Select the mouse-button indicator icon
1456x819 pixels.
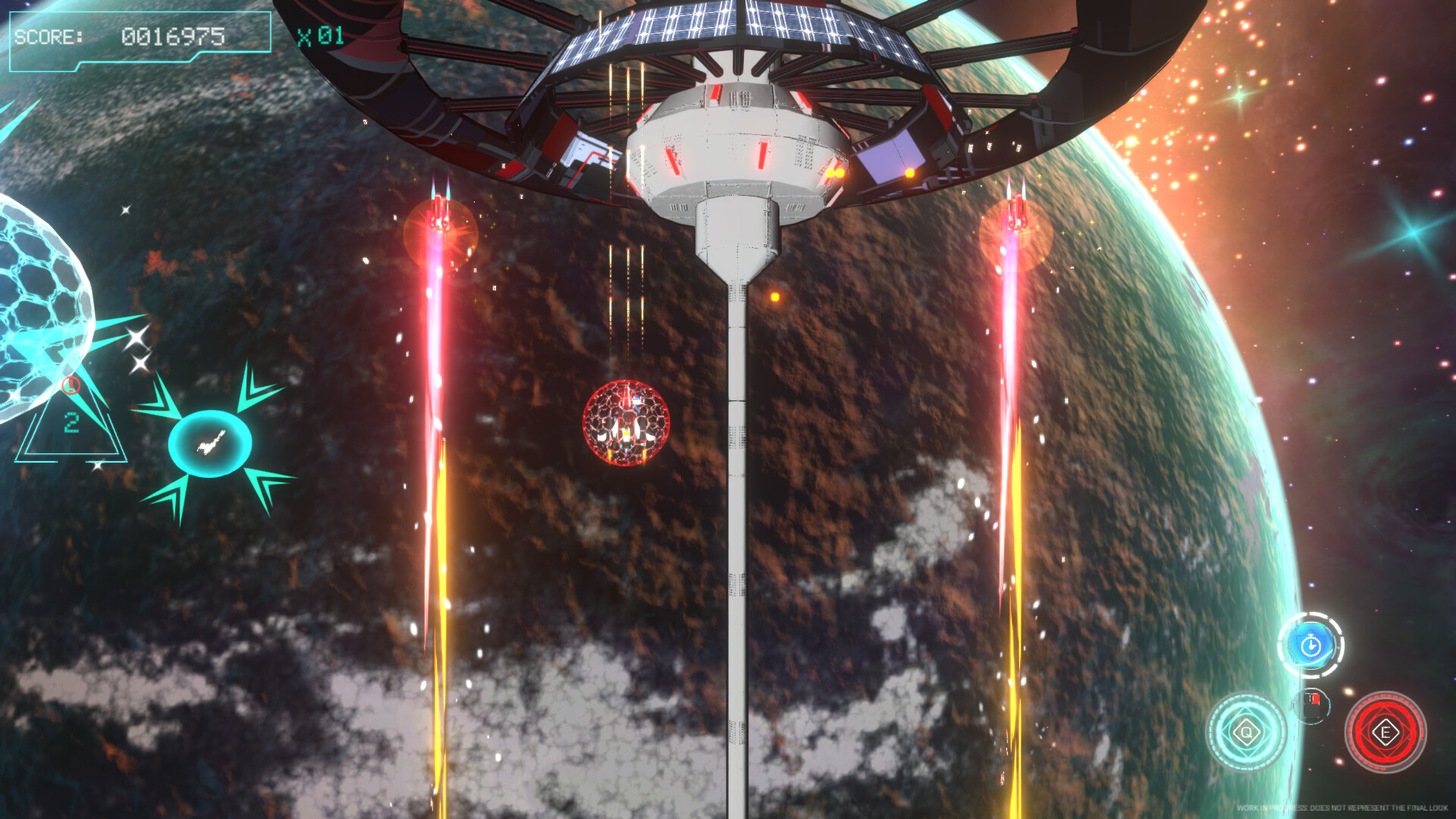1310,706
